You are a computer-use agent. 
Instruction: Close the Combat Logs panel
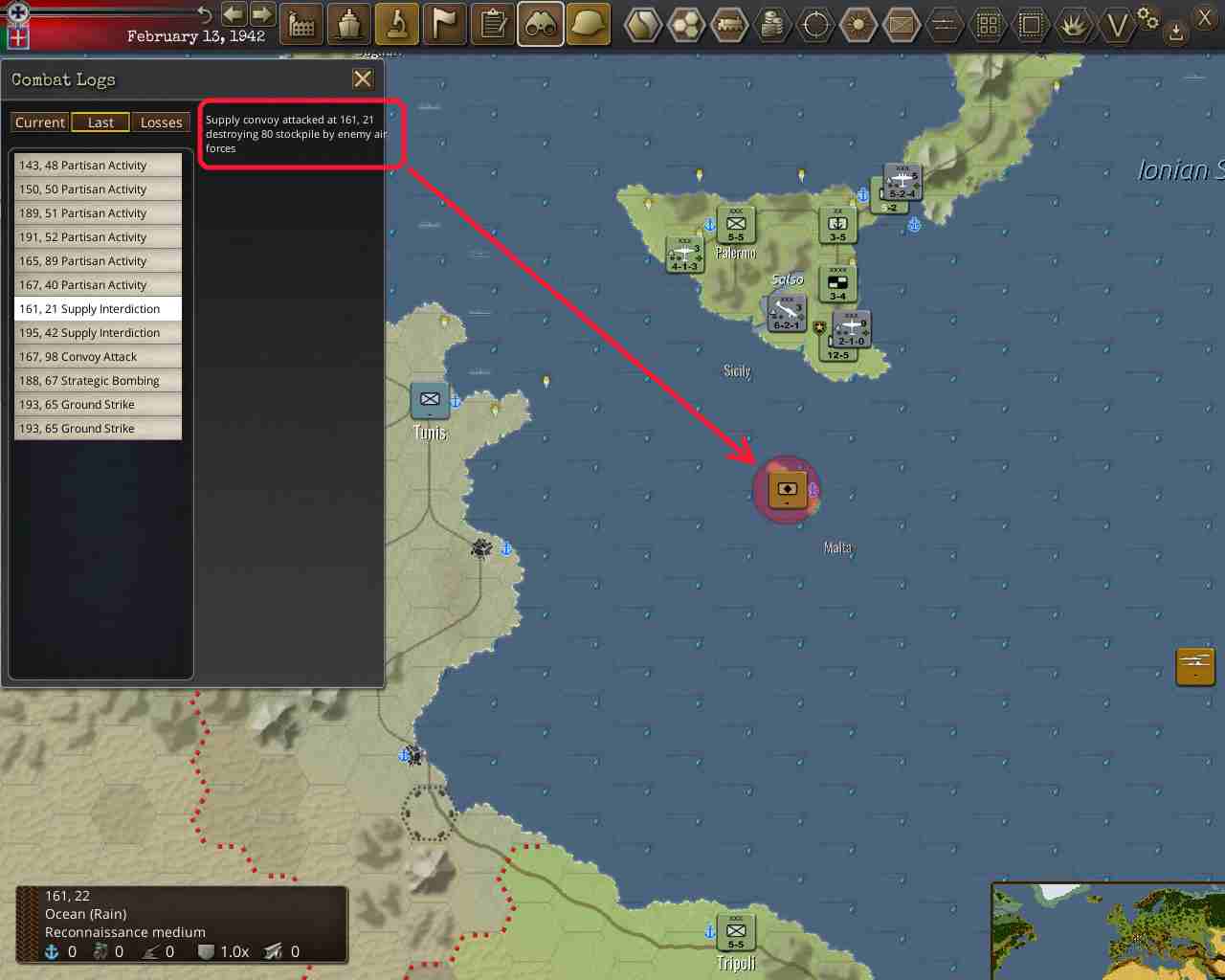pos(362,78)
